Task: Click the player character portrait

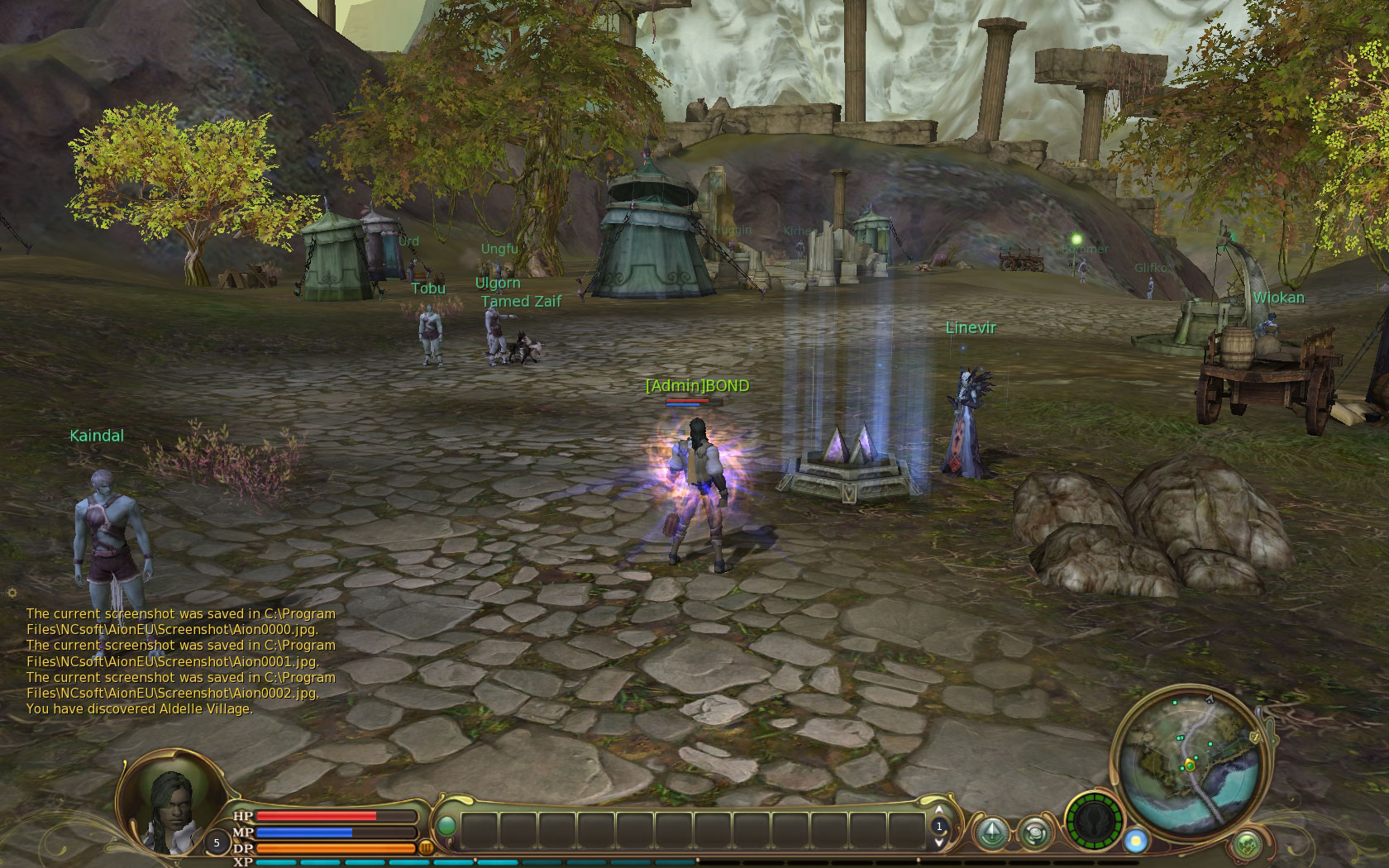Action: coord(171,803)
